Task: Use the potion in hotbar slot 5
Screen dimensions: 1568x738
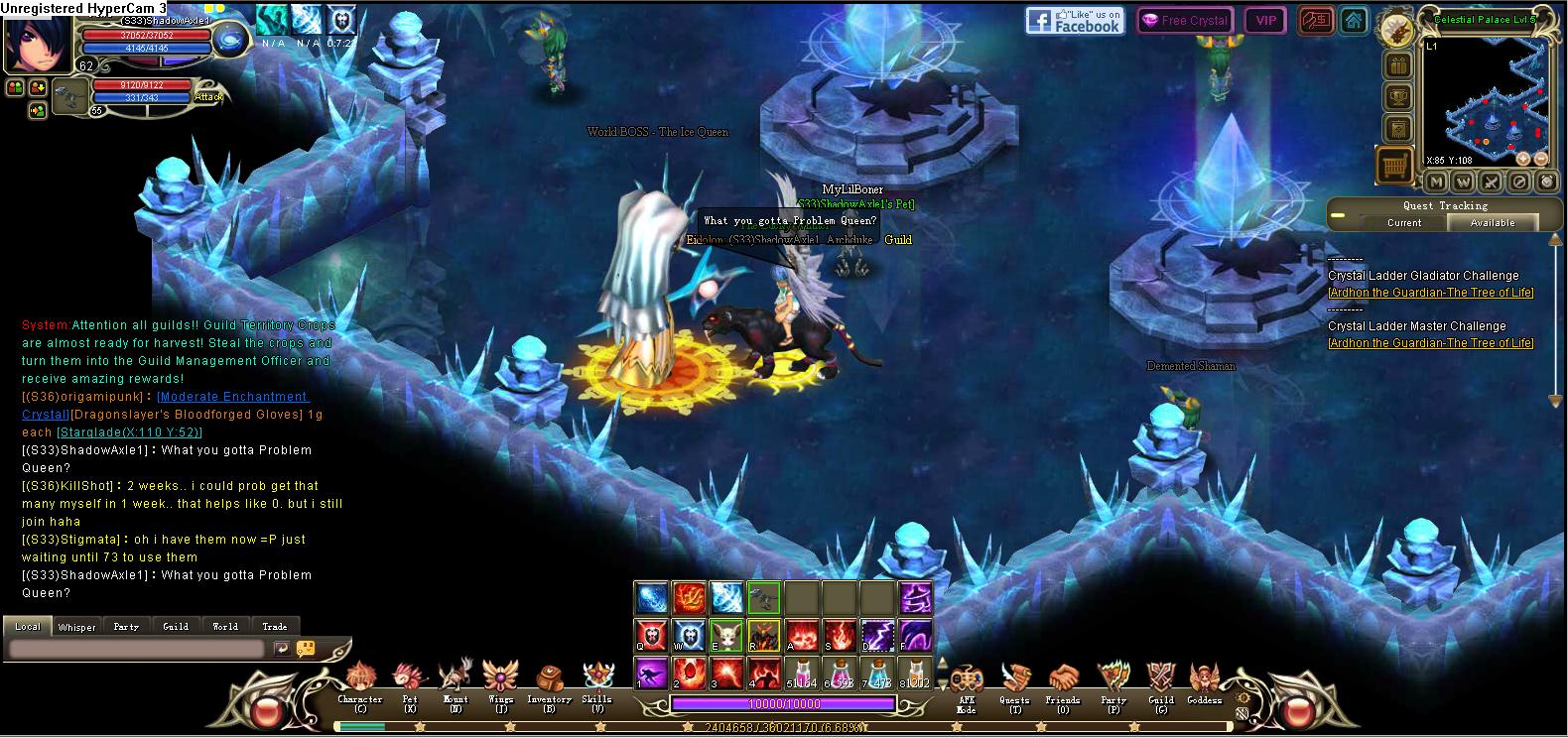Action: point(803,673)
